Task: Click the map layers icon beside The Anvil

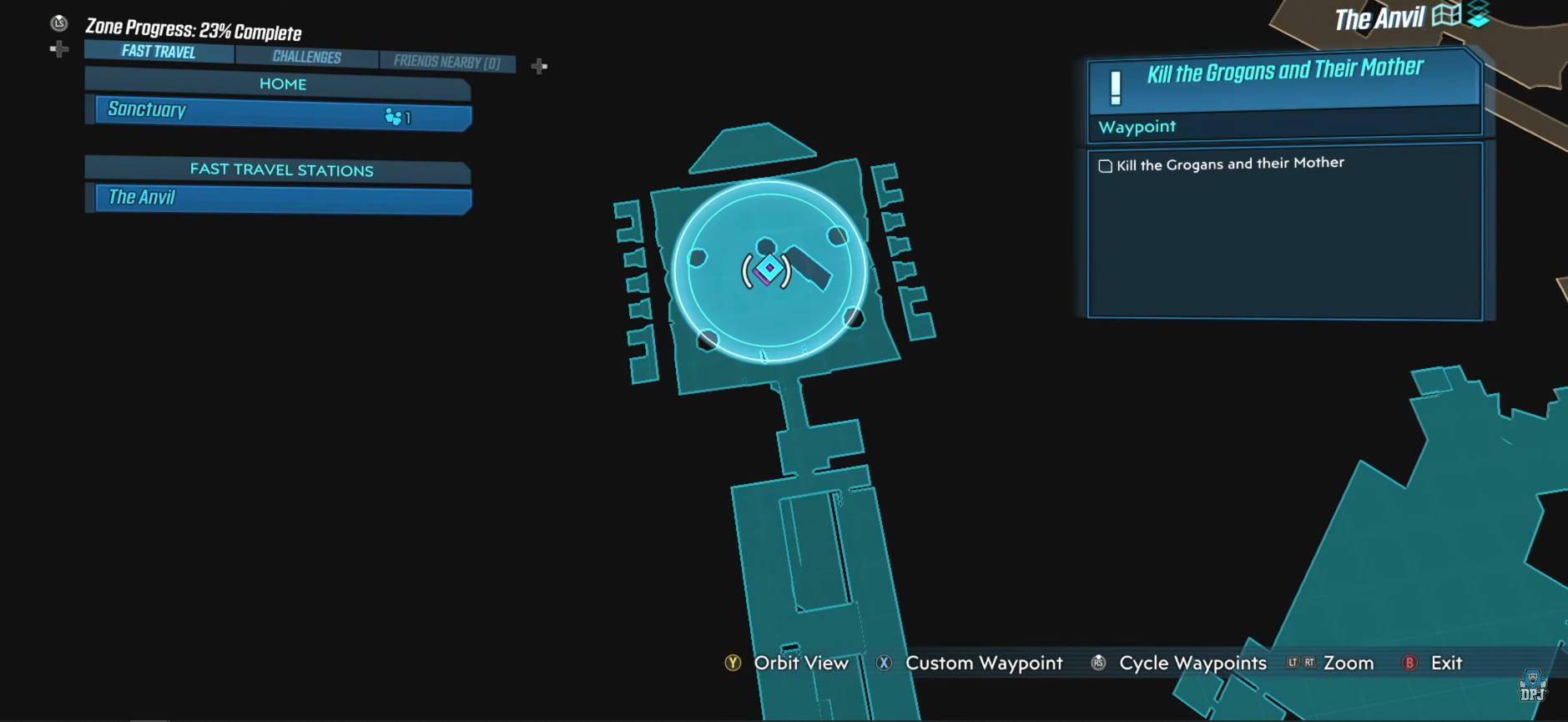Action: pos(1479,14)
